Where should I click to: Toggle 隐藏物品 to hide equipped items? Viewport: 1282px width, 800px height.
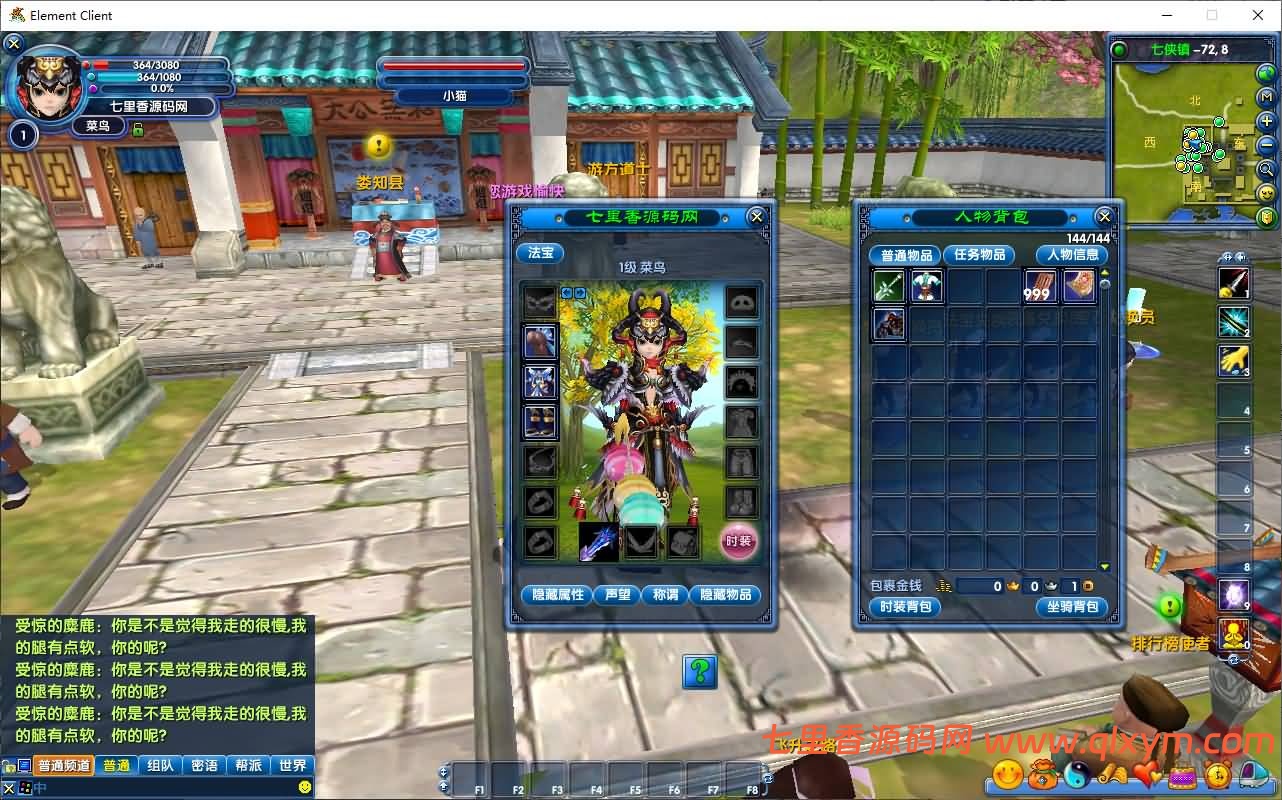pyautogui.click(x=727, y=594)
